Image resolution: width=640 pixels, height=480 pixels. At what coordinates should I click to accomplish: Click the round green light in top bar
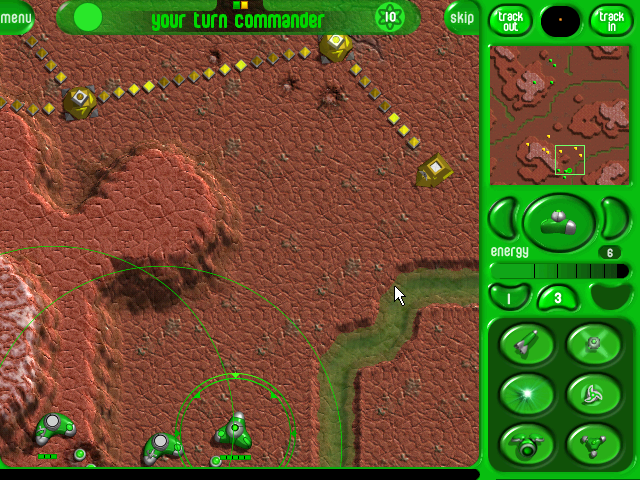pyautogui.click(x=88, y=16)
